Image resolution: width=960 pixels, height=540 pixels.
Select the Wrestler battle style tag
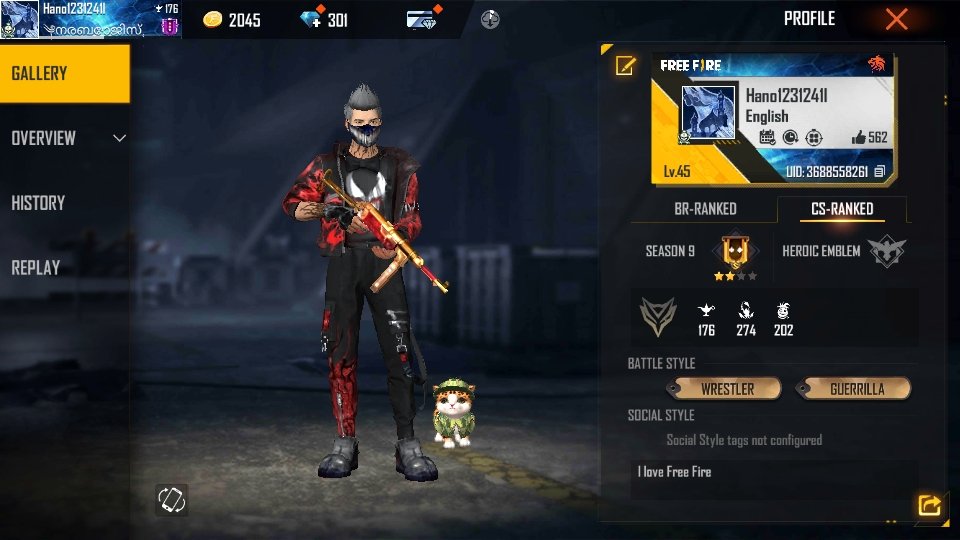click(727, 389)
